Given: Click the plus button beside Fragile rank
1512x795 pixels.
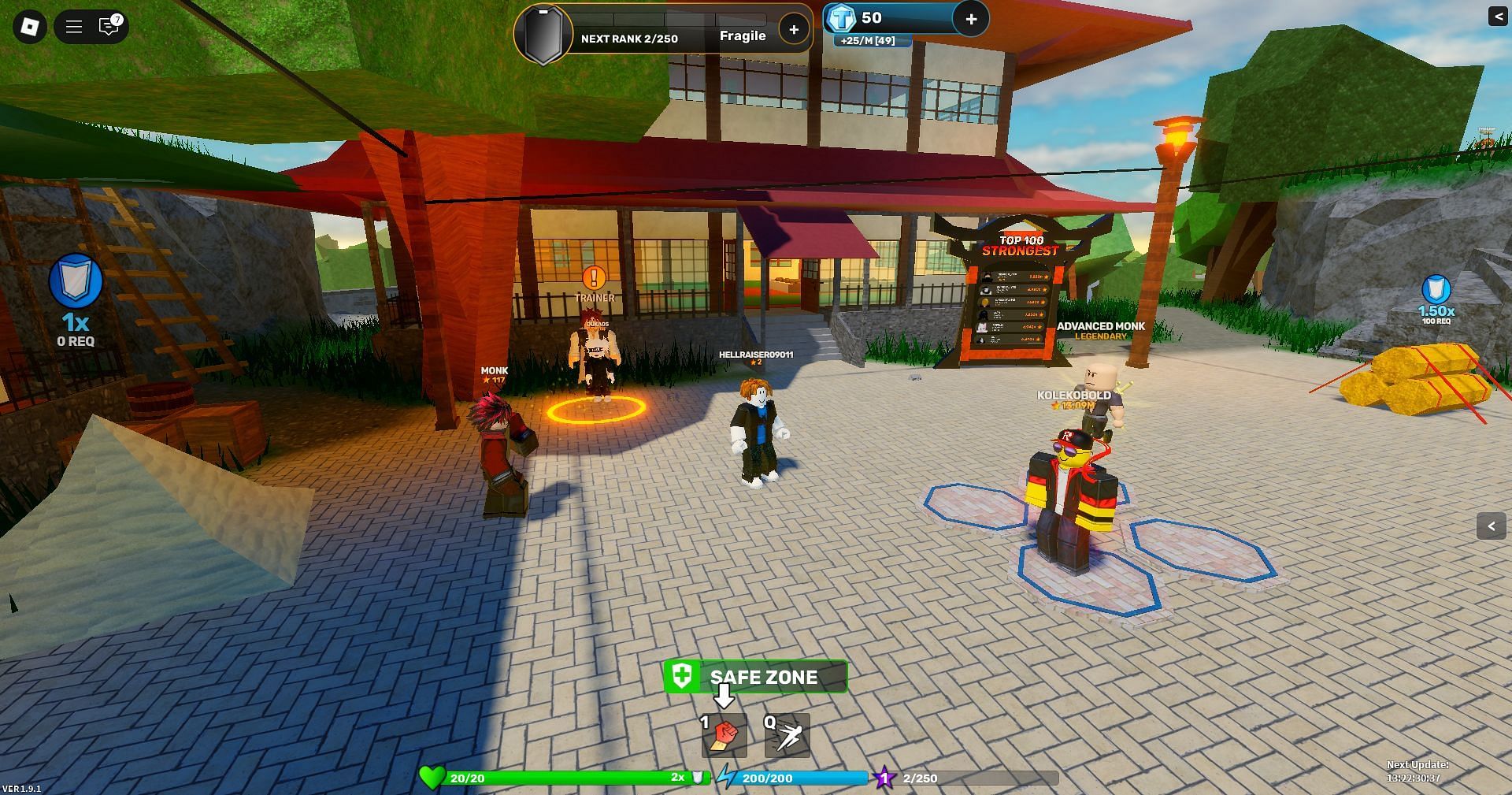Looking at the screenshot, I should pos(794,30).
